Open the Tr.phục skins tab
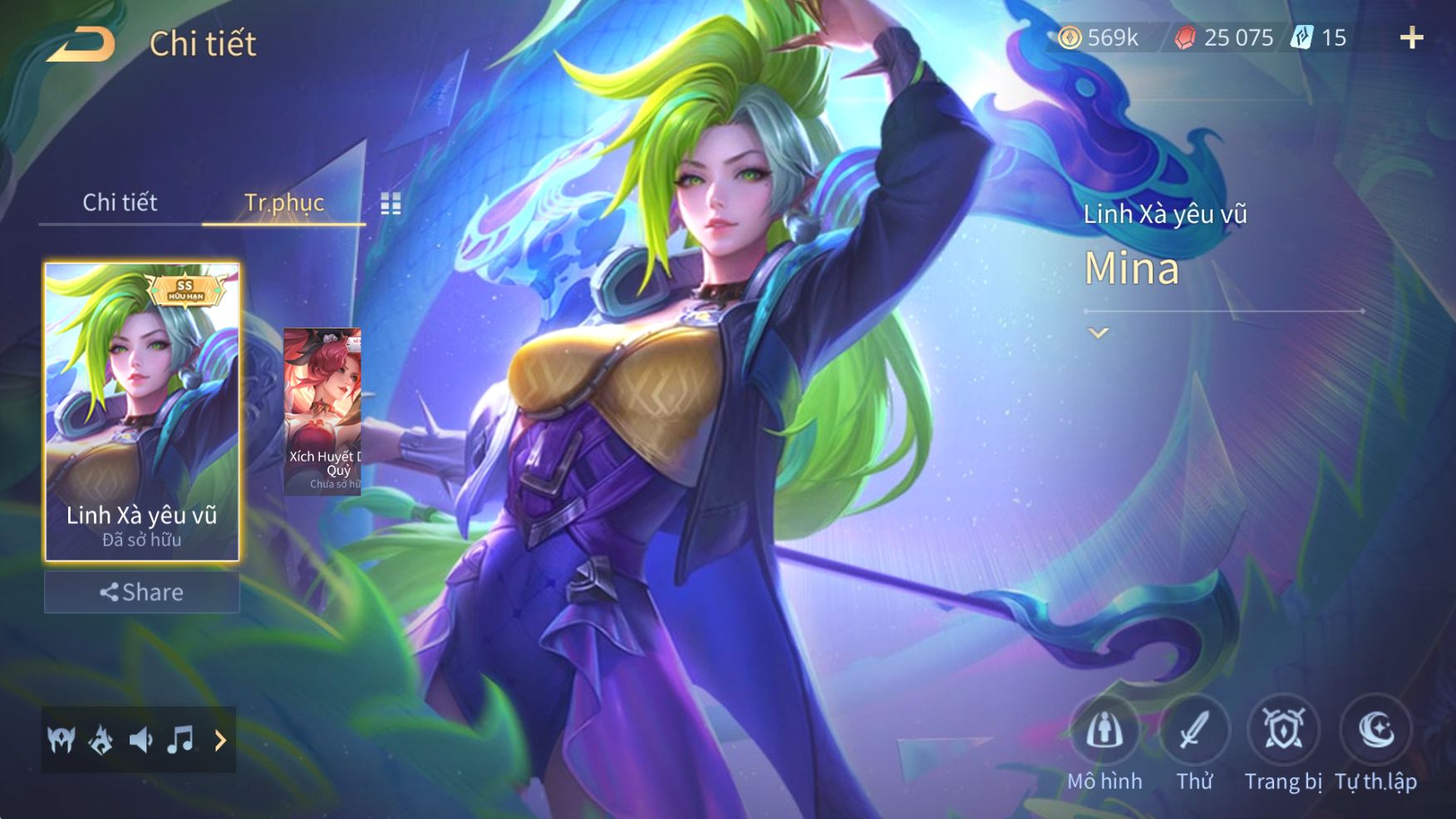The height and width of the screenshot is (819, 1456). (283, 202)
